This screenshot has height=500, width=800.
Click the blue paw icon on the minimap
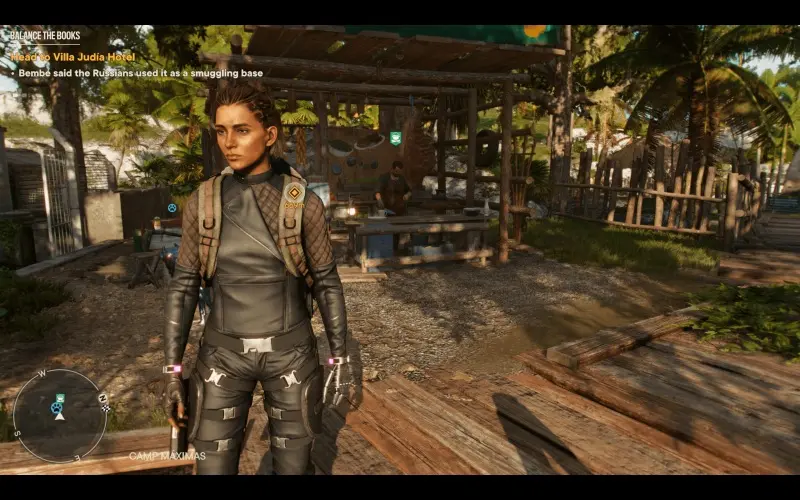[55, 408]
